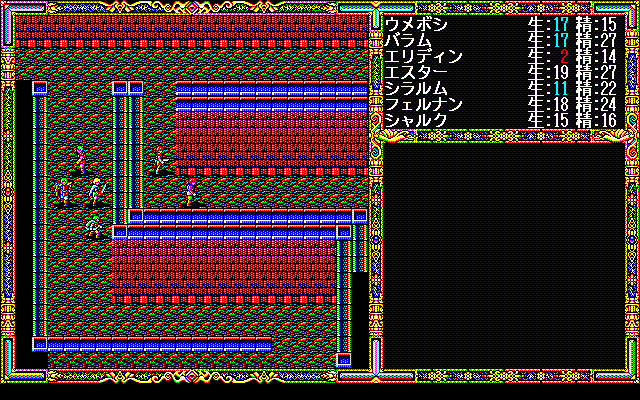Choose バラム from the party list

410,39
